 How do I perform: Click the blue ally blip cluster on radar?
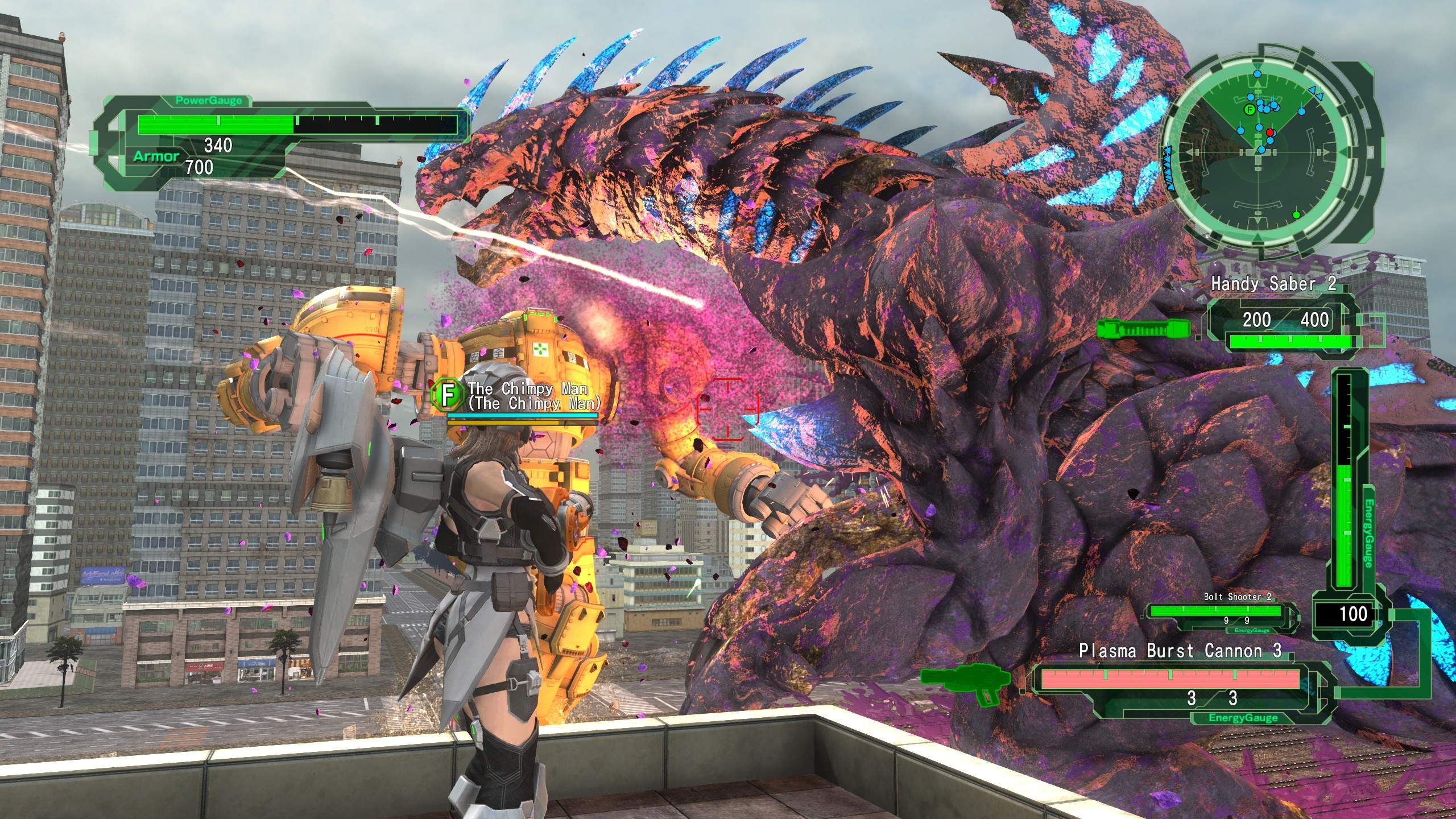(x=1267, y=107)
